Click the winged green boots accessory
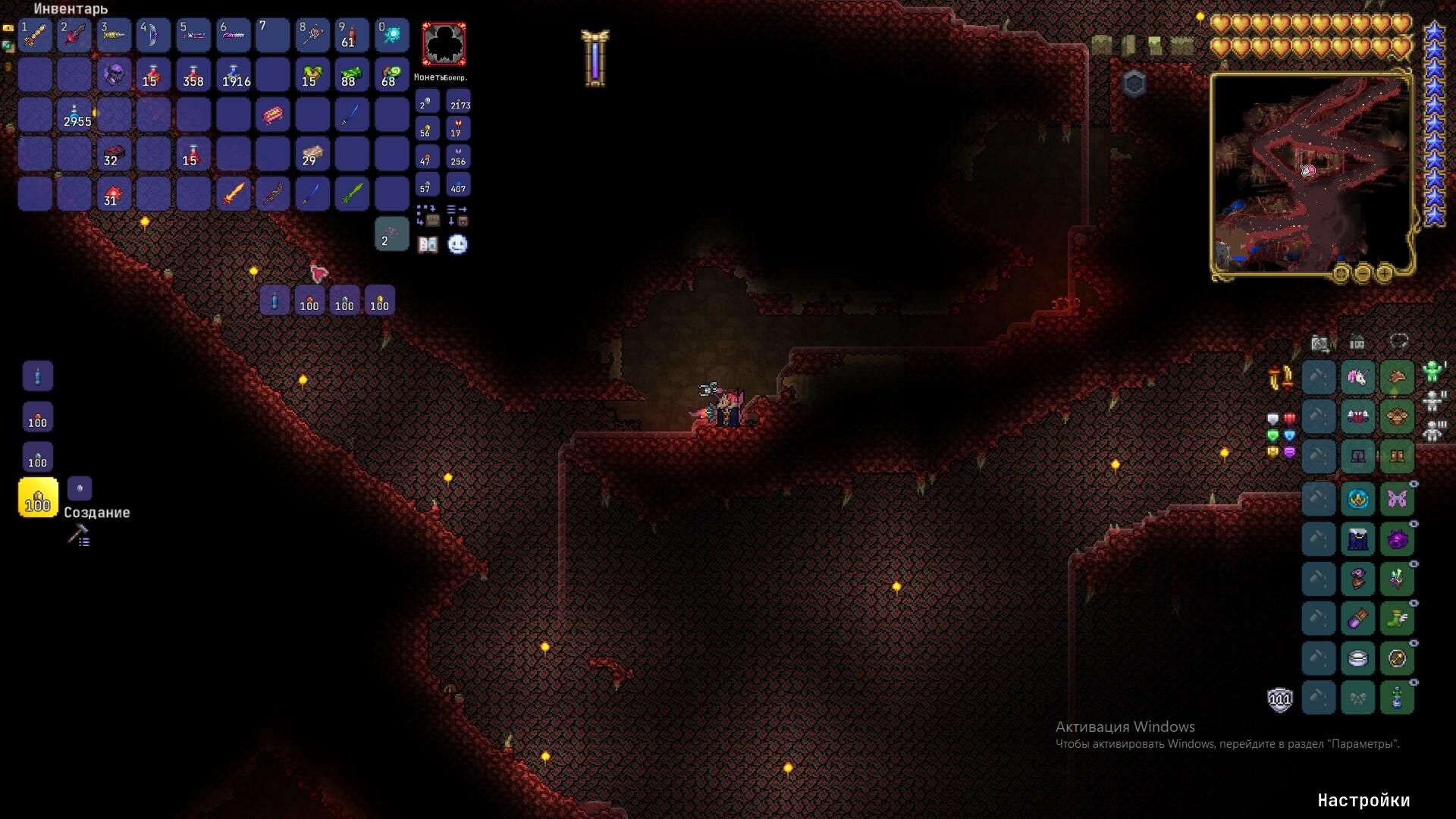The height and width of the screenshot is (819, 1456). point(1397,618)
